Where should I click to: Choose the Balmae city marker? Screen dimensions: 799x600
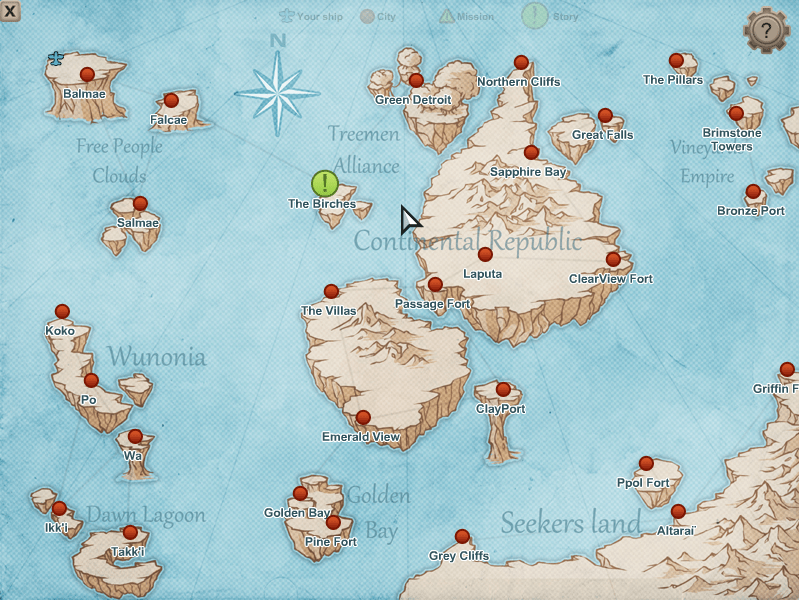coord(87,74)
